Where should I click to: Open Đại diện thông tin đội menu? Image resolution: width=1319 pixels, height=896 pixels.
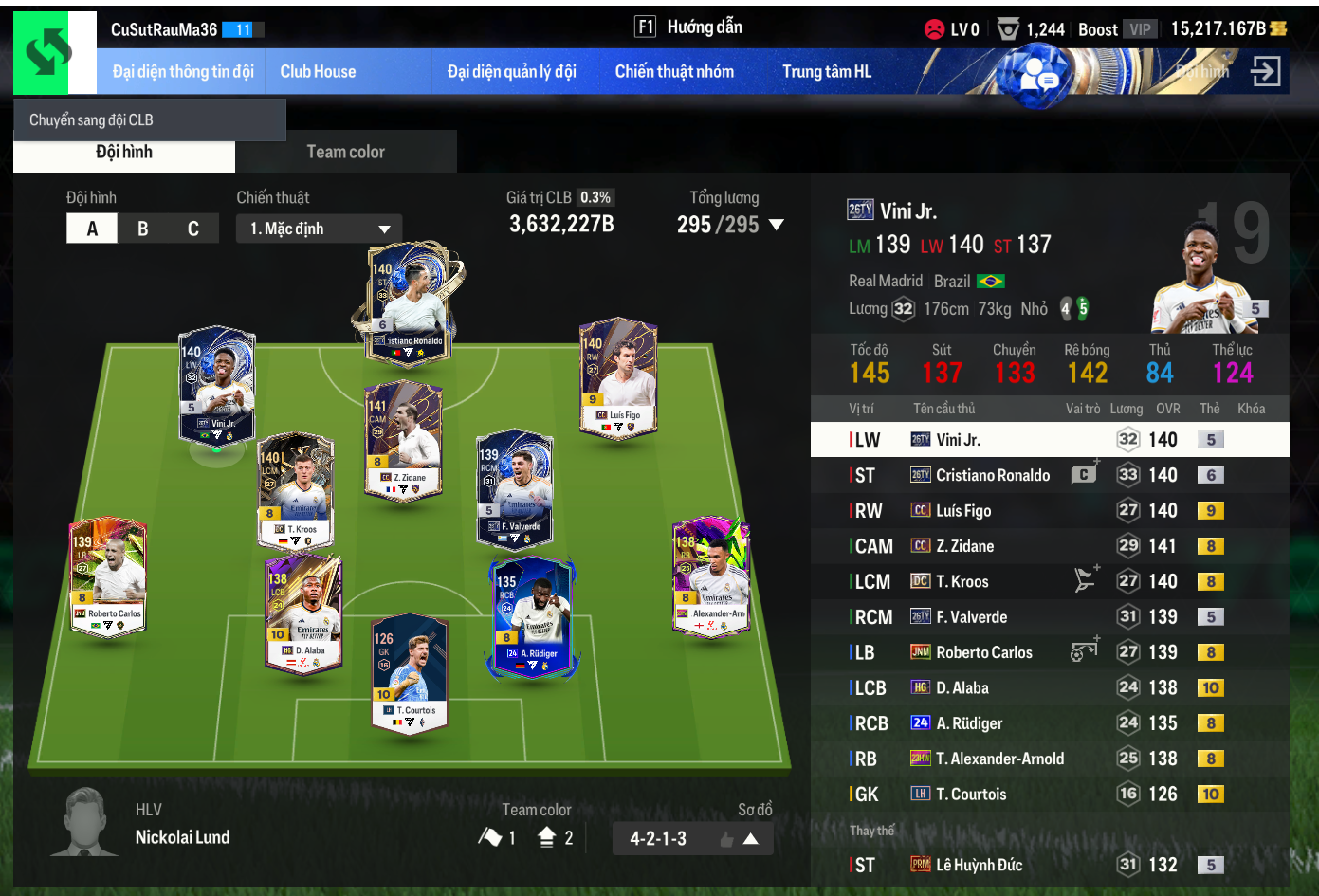tap(183, 72)
